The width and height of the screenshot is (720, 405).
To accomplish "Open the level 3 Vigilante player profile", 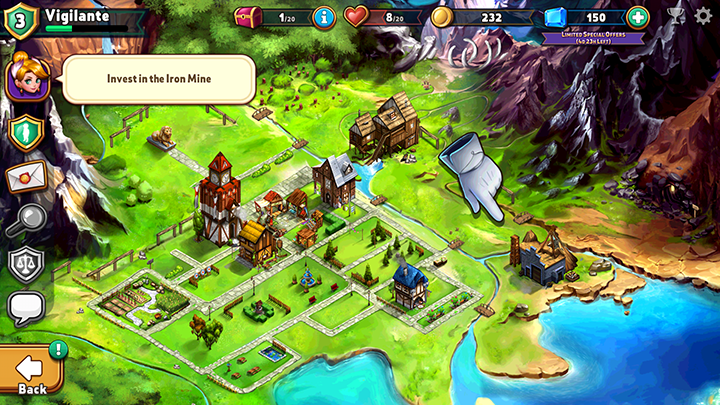I will (x=22, y=19).
